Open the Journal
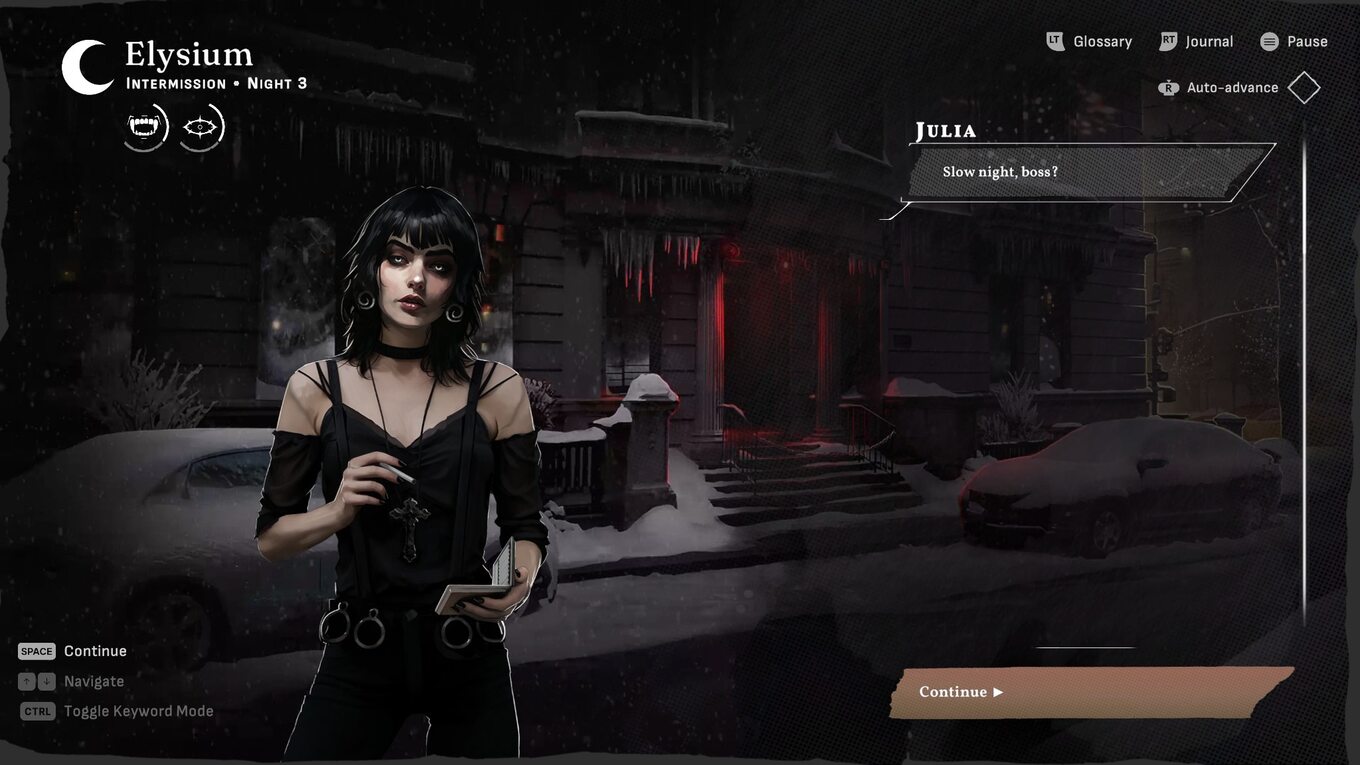Viewport: 1360px width, 765px height. 1197,41
